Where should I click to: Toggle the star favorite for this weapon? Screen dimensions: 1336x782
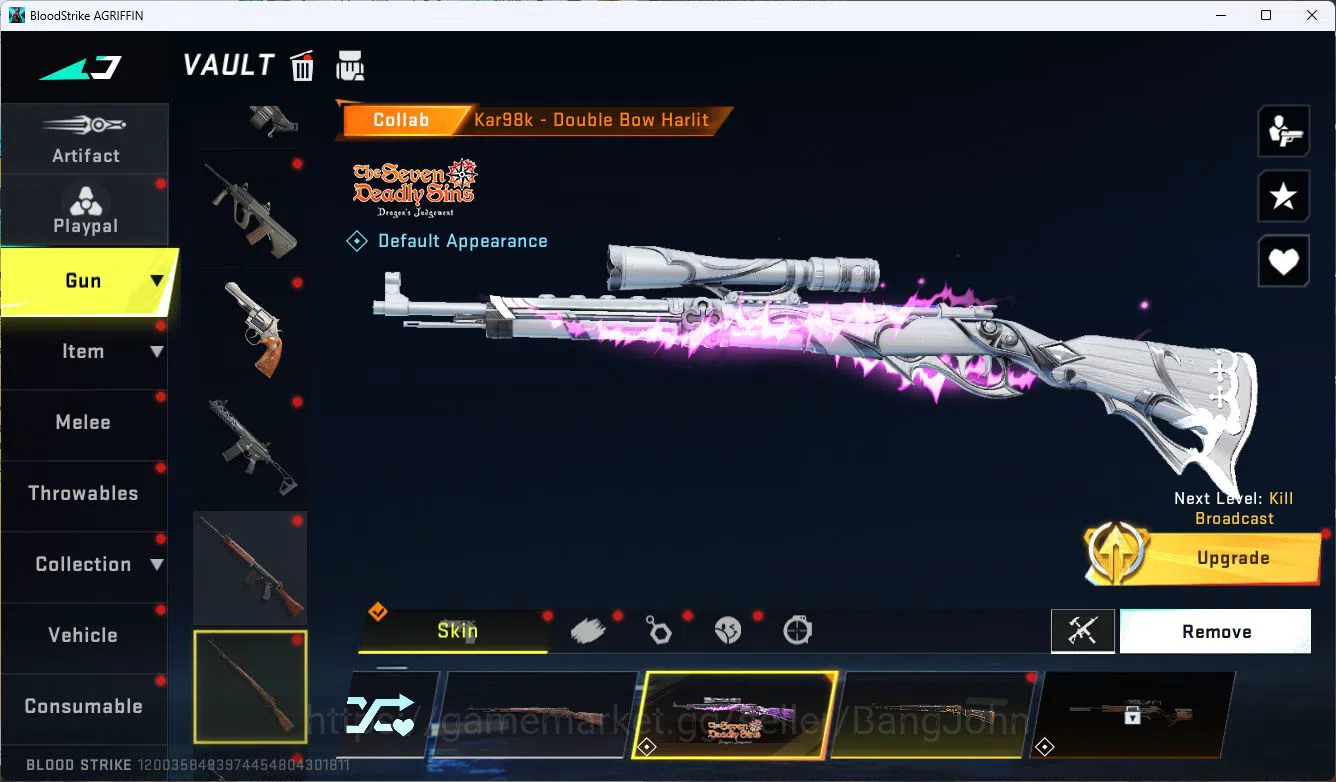coord(1284,196)
